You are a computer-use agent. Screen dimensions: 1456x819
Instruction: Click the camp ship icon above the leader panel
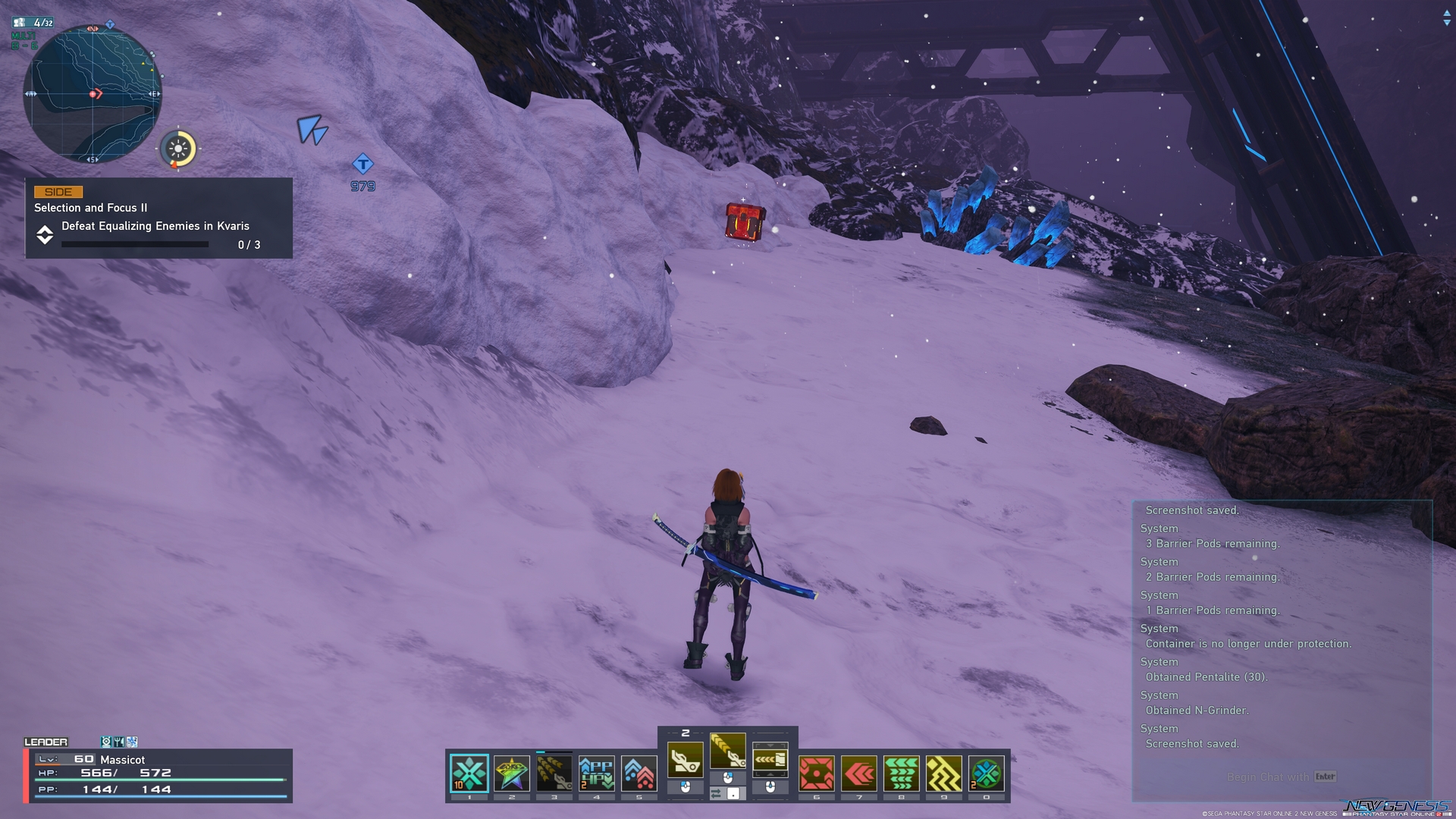click(105, 742)
